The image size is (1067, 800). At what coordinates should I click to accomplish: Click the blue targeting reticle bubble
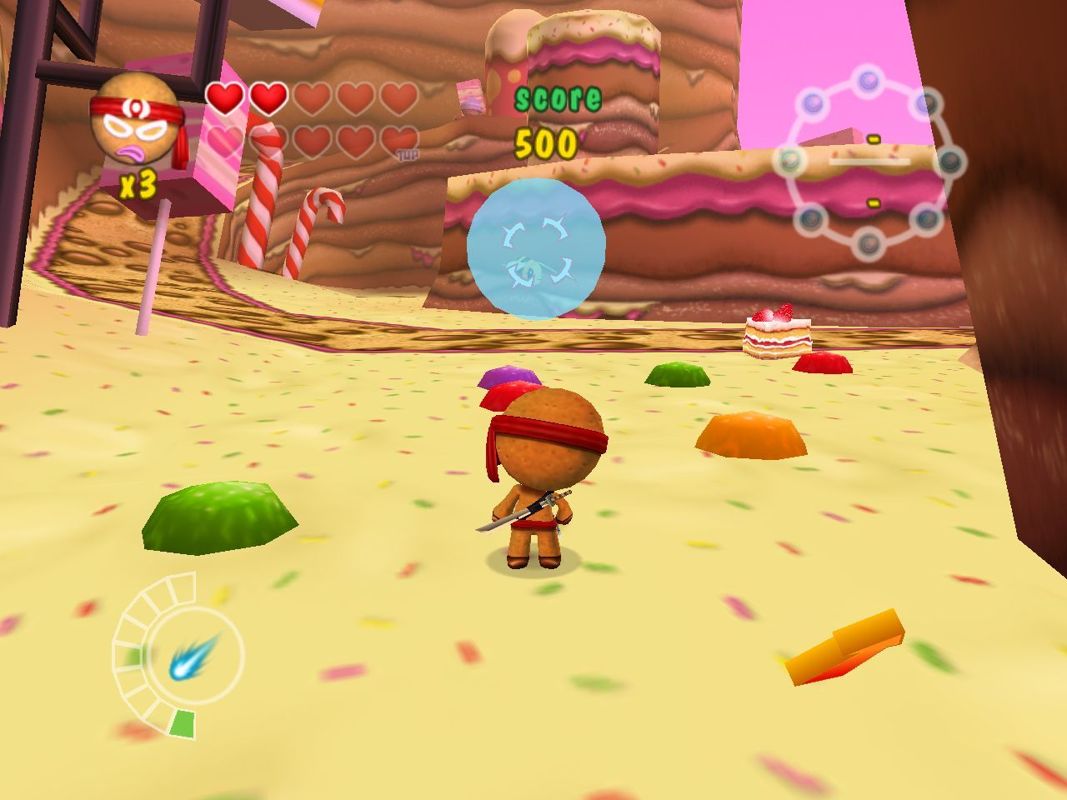[x=536, y=249]
